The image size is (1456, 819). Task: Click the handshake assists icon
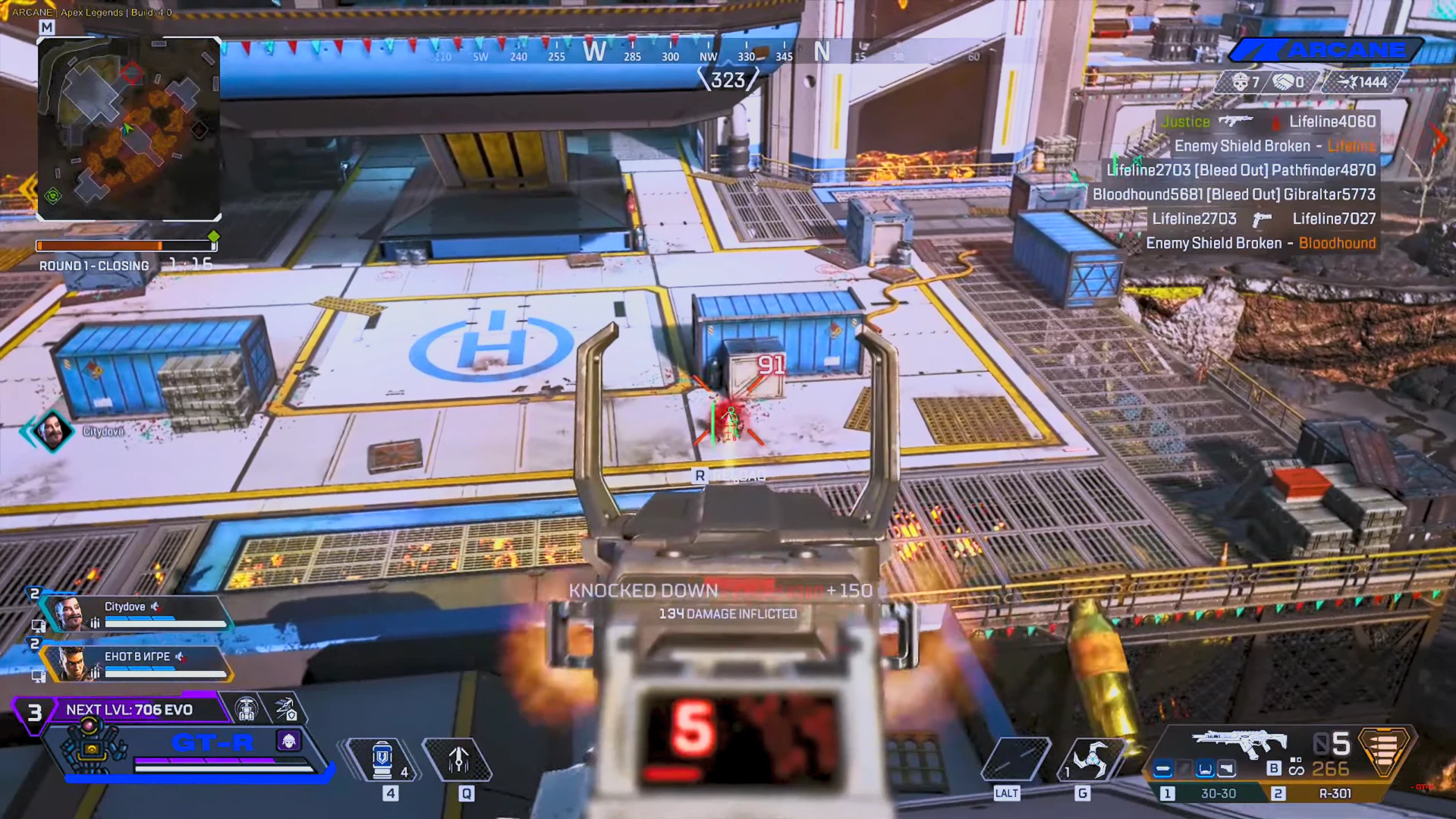pyautogui.click(x=1282, y=81)
